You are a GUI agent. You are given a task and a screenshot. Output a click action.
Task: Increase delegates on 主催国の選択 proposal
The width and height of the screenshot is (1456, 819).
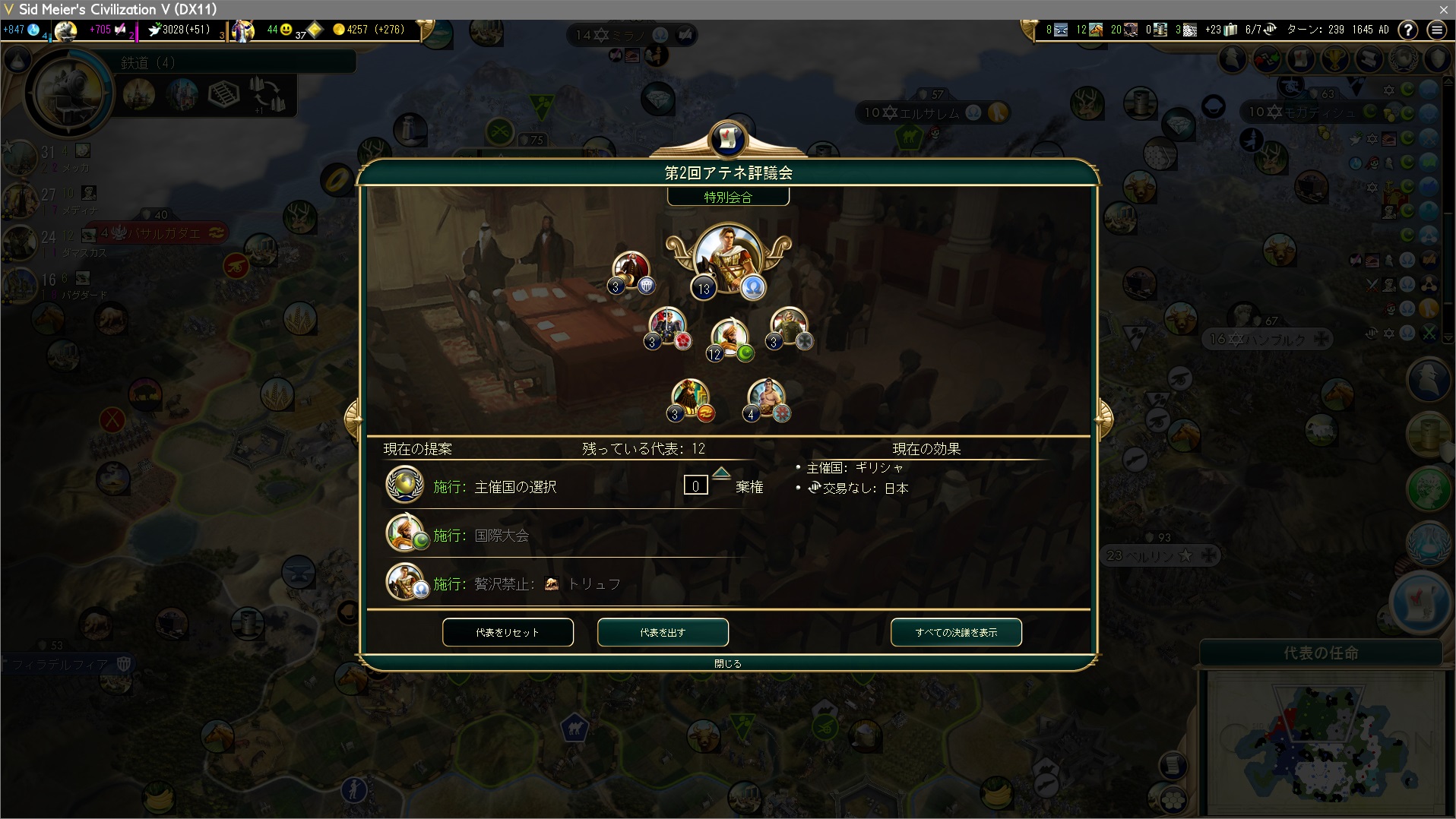pyautogui.click(x=721, y=473)
